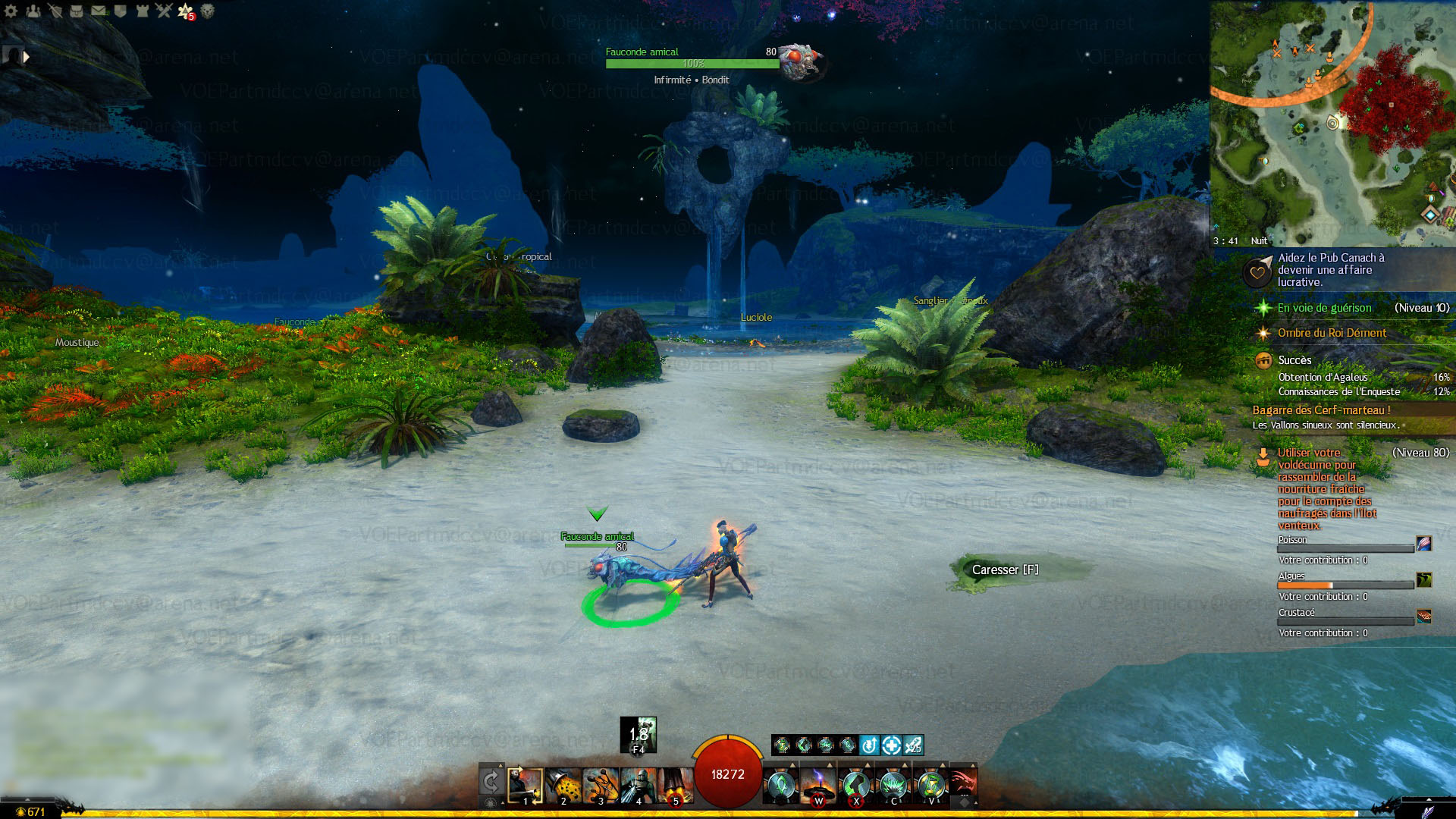Viewport: 1456px width, 819px height.
Task: Click the minimap
Action: pyautogui.click(x=1332, y=121)
